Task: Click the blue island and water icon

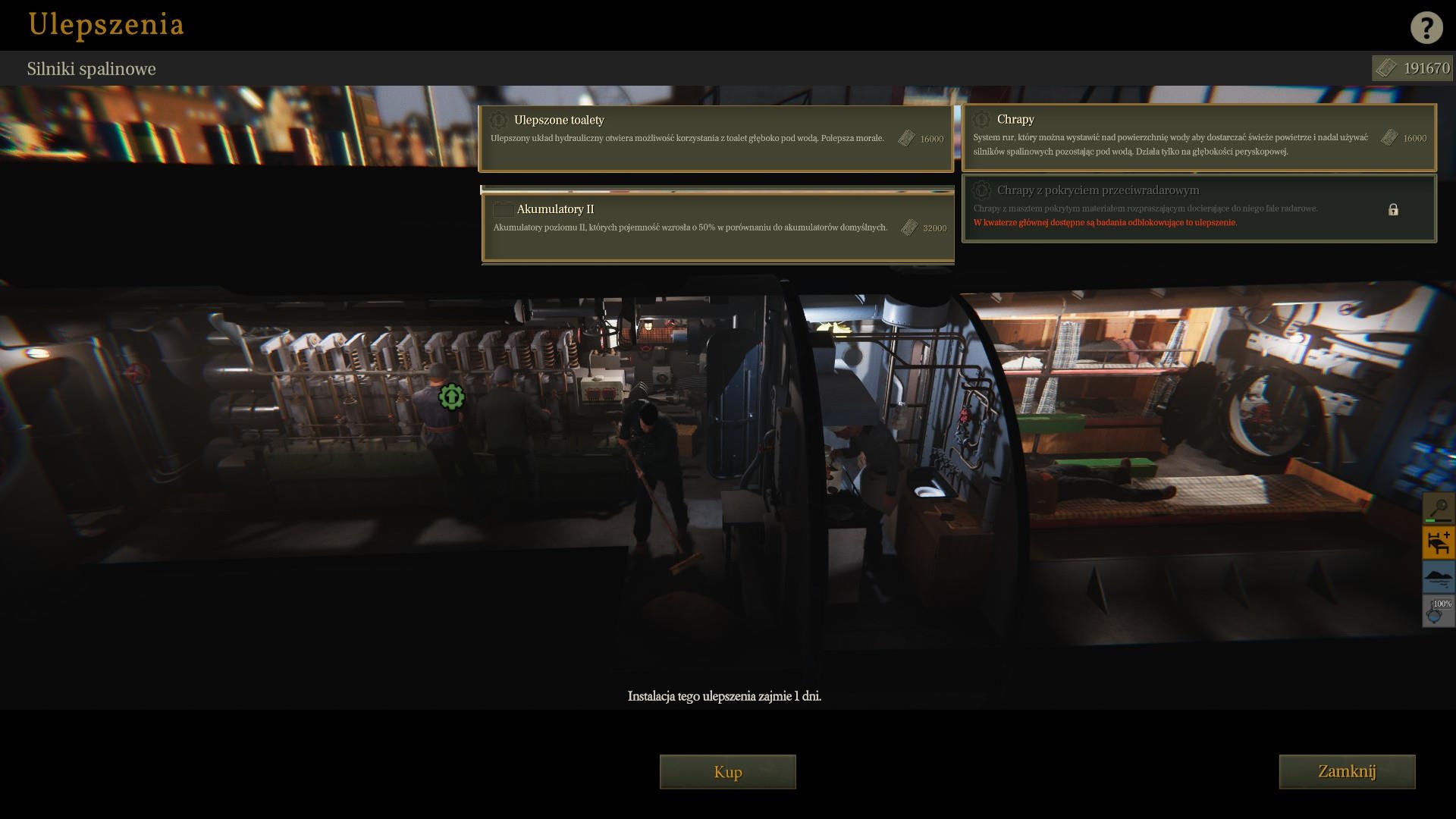Action: point(1438,577)
